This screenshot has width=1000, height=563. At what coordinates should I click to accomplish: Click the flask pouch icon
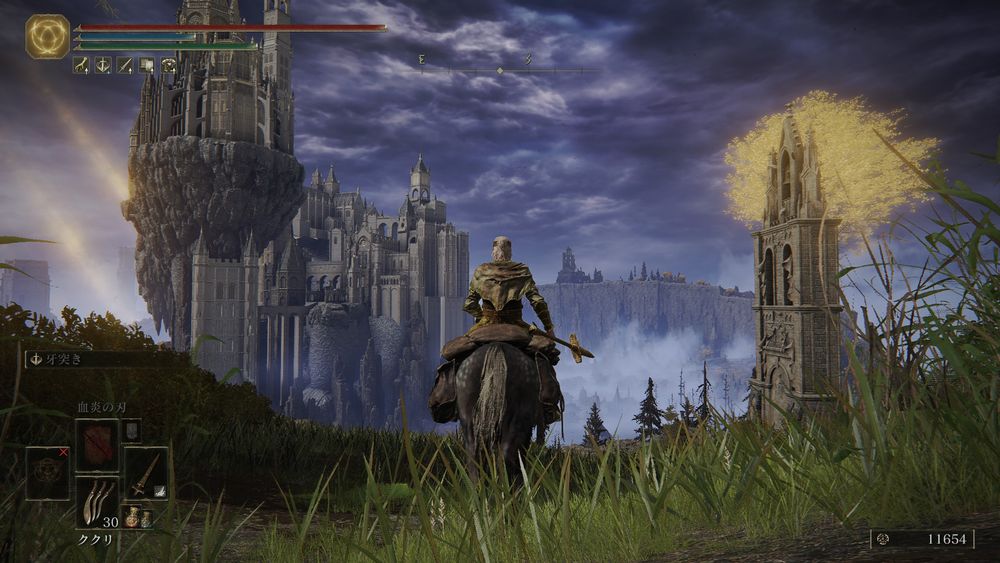(139, 516)
